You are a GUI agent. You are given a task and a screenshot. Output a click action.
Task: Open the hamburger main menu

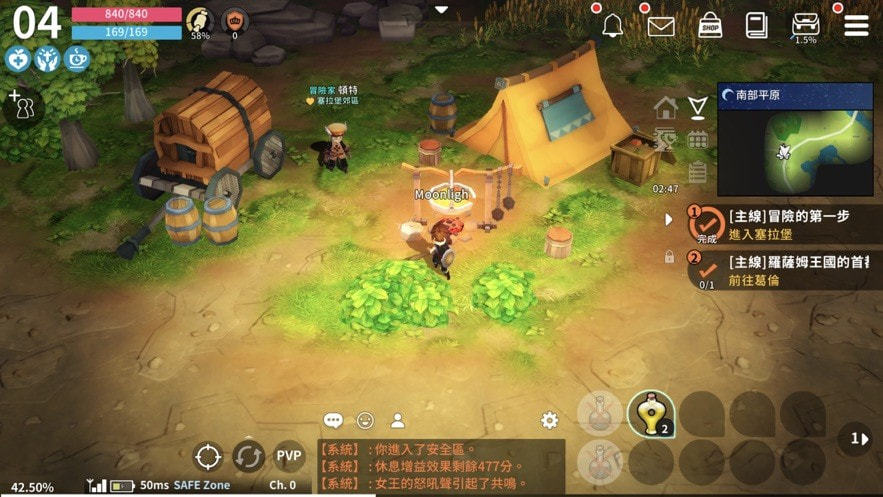pyautogui.click(x=856, y=25)
